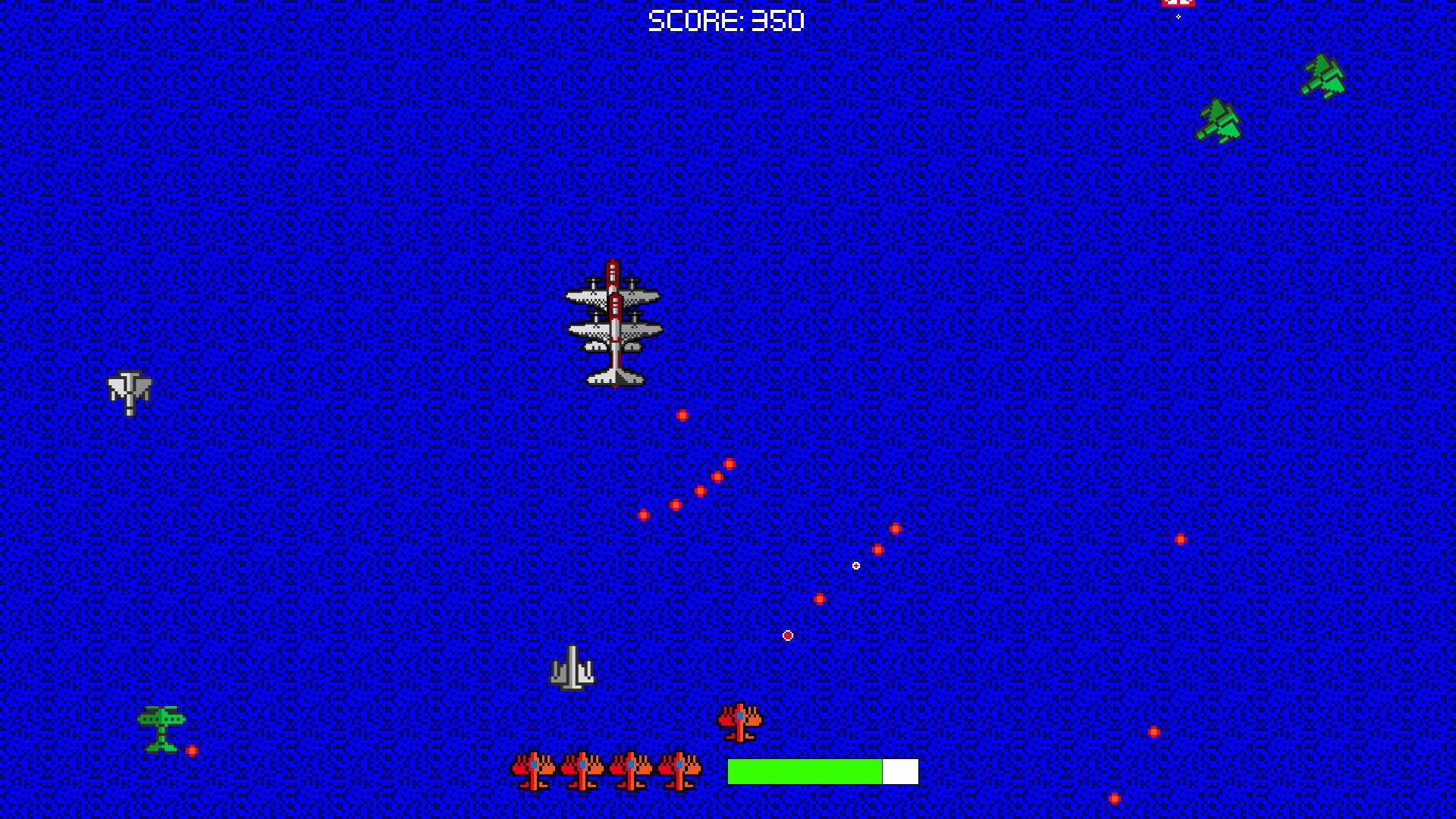Click the small white dot amid the diagonal bullet trail
The width and height of the screenshot is (1456, 819).
855,565
